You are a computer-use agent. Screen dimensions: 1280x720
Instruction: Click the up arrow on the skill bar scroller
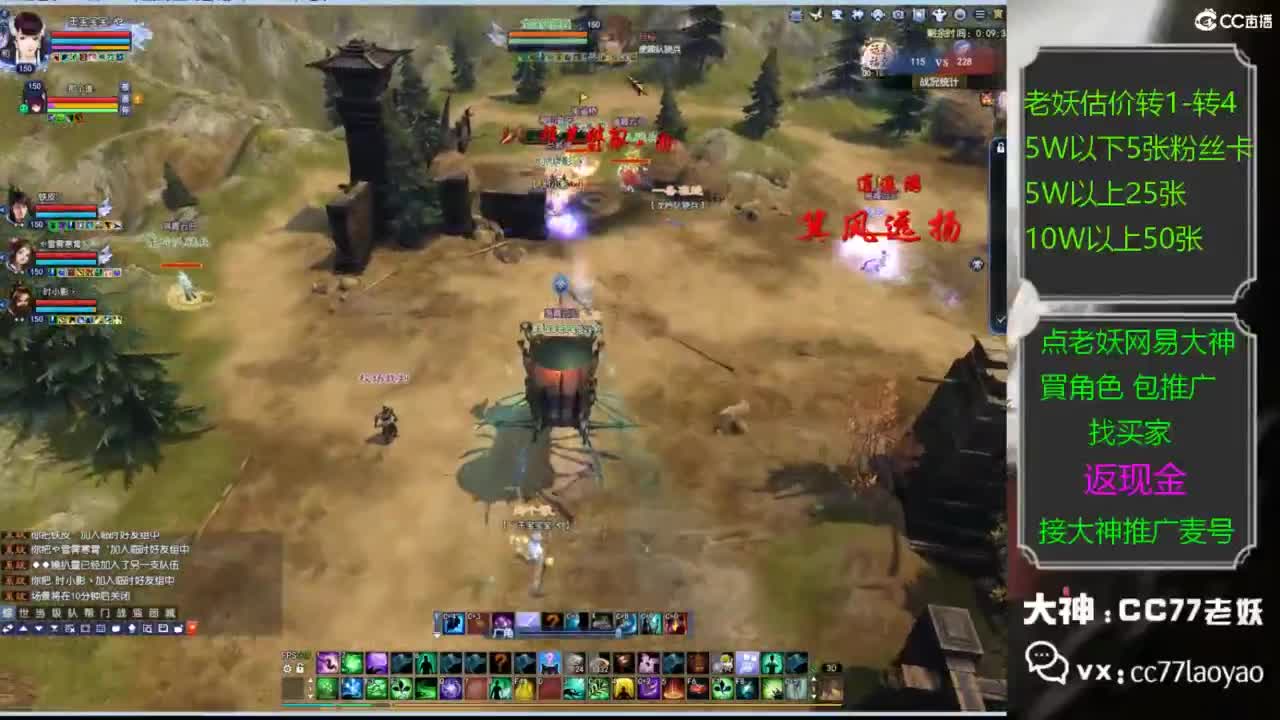coord(311,677)
